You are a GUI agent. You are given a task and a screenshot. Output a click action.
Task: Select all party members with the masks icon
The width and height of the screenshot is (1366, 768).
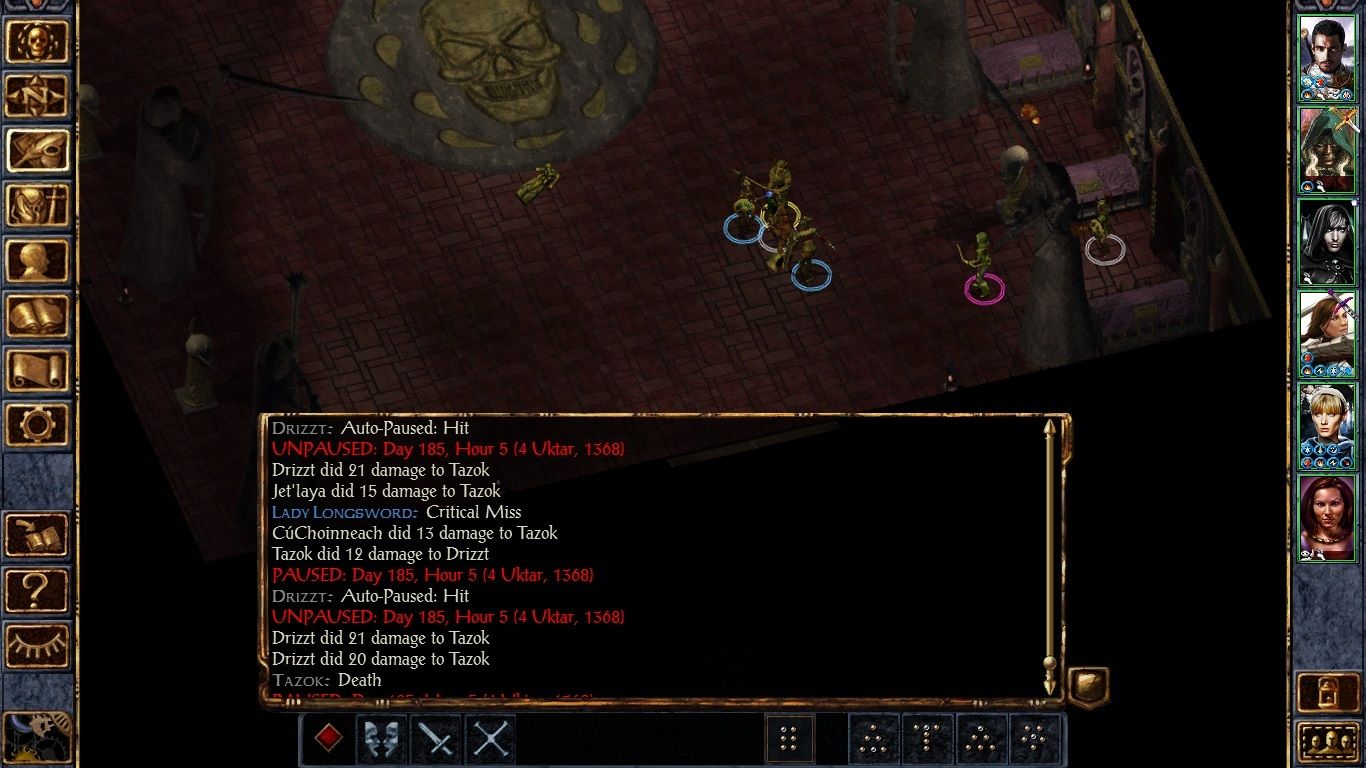tap(382, 737)
